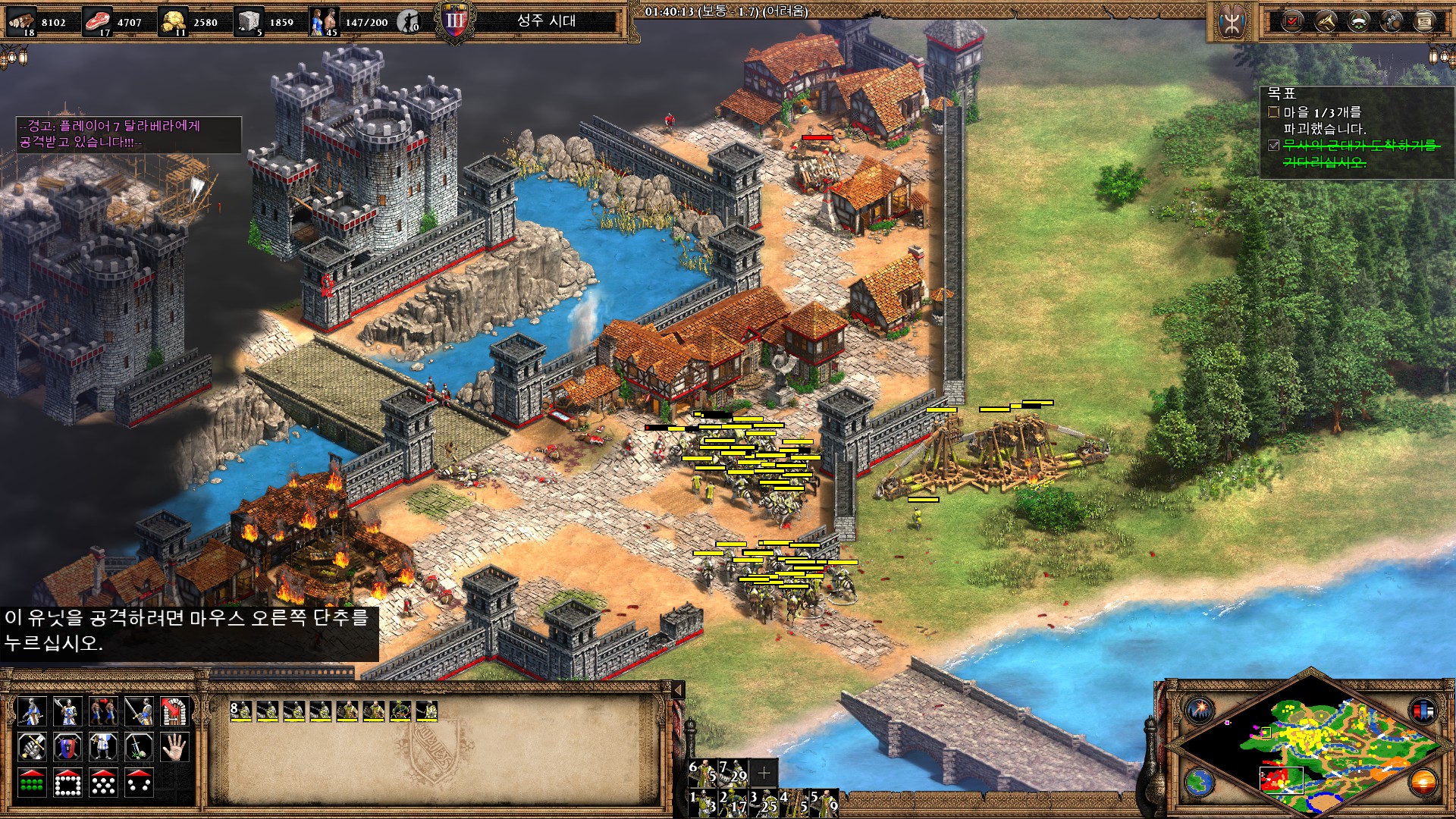Screen dimensions: 1456x819
Task: Open the main menu scroll button
Action: point(1425,21)
